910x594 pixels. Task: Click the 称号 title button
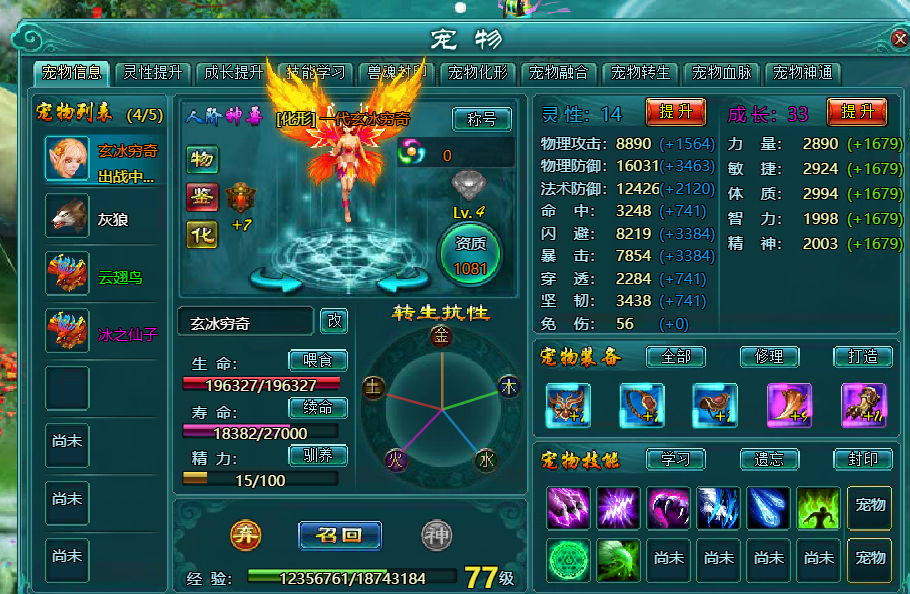click(x=481, y=119)
